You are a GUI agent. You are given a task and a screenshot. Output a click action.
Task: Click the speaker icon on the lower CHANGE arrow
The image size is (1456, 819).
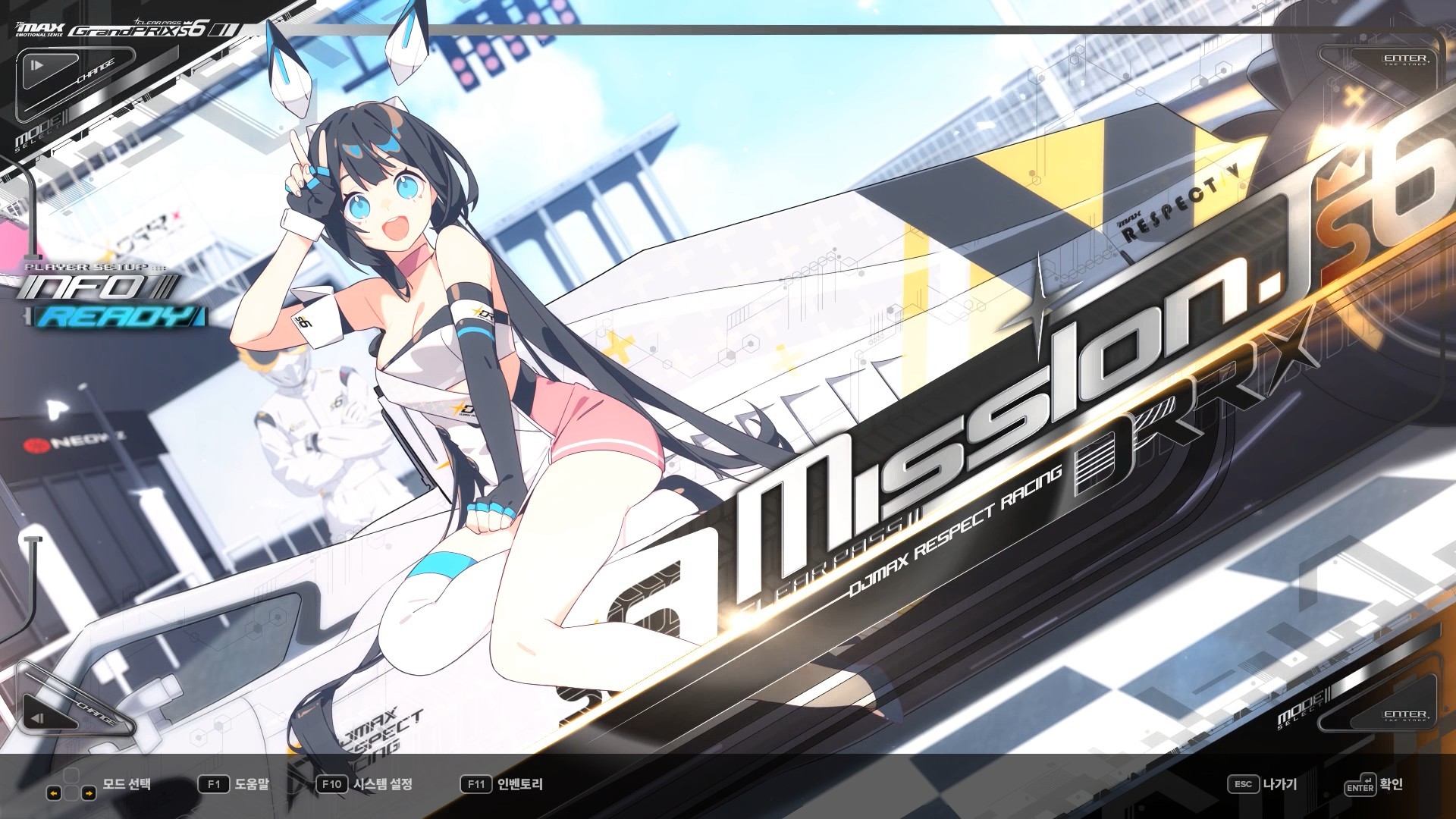[x=37, y=718]
